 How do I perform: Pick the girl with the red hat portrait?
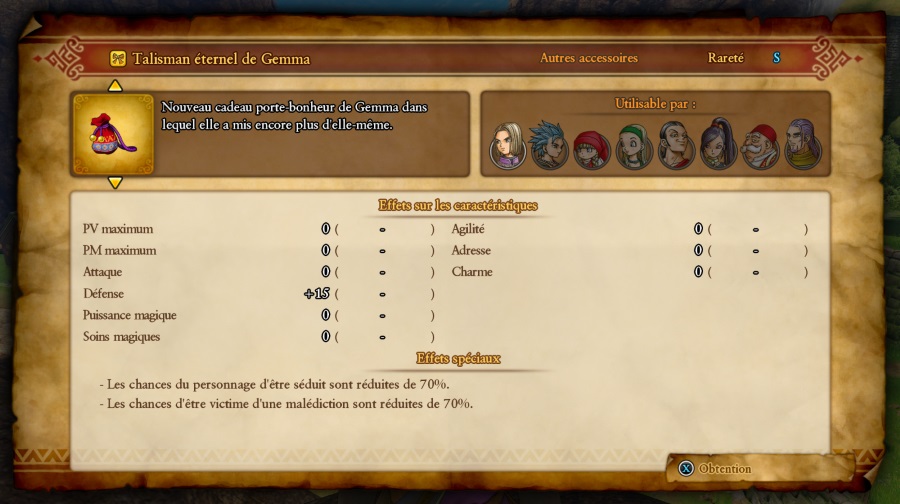(x=591, y=148)
